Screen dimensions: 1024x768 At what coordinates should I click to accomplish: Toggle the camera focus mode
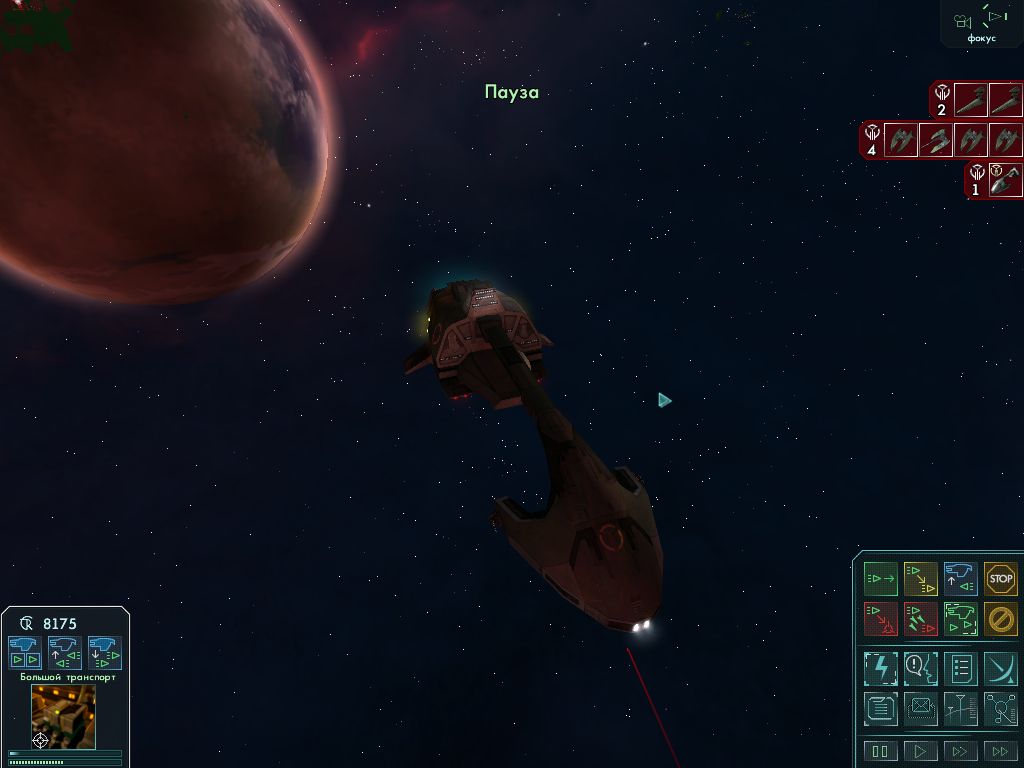tap(982, 22)
